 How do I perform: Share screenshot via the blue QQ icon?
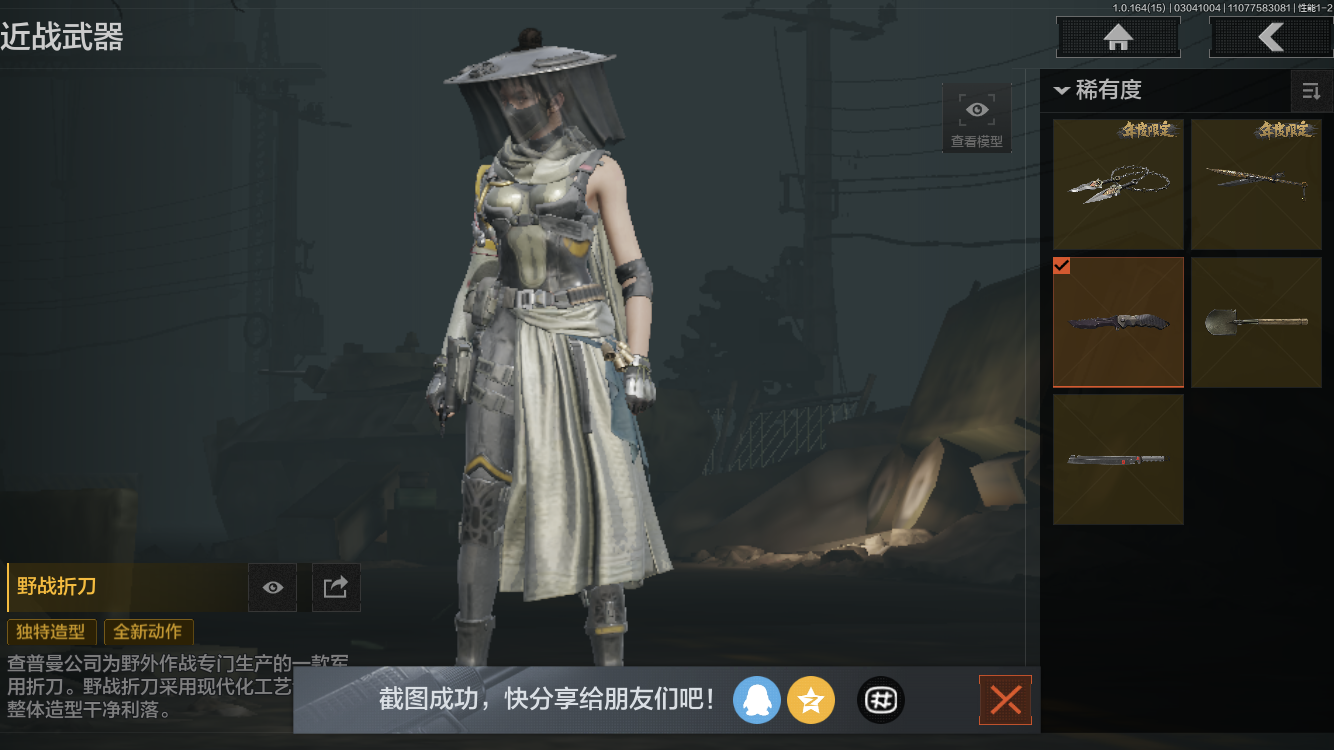[757, 700]
